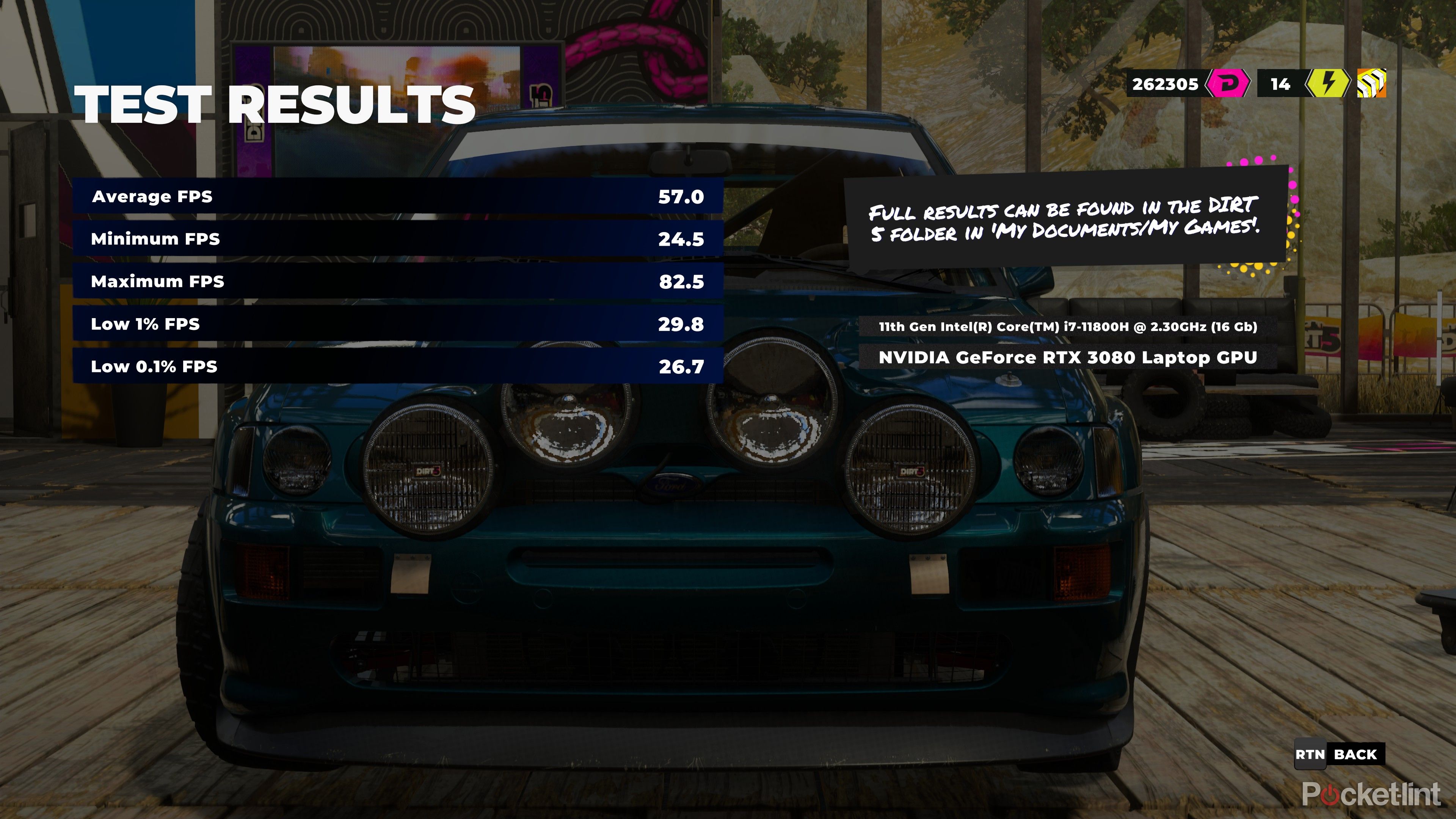The width and height of the screenshot is (1456, 819).
Task: Click the pink D currency icon
Action: tap(1227, 84)
